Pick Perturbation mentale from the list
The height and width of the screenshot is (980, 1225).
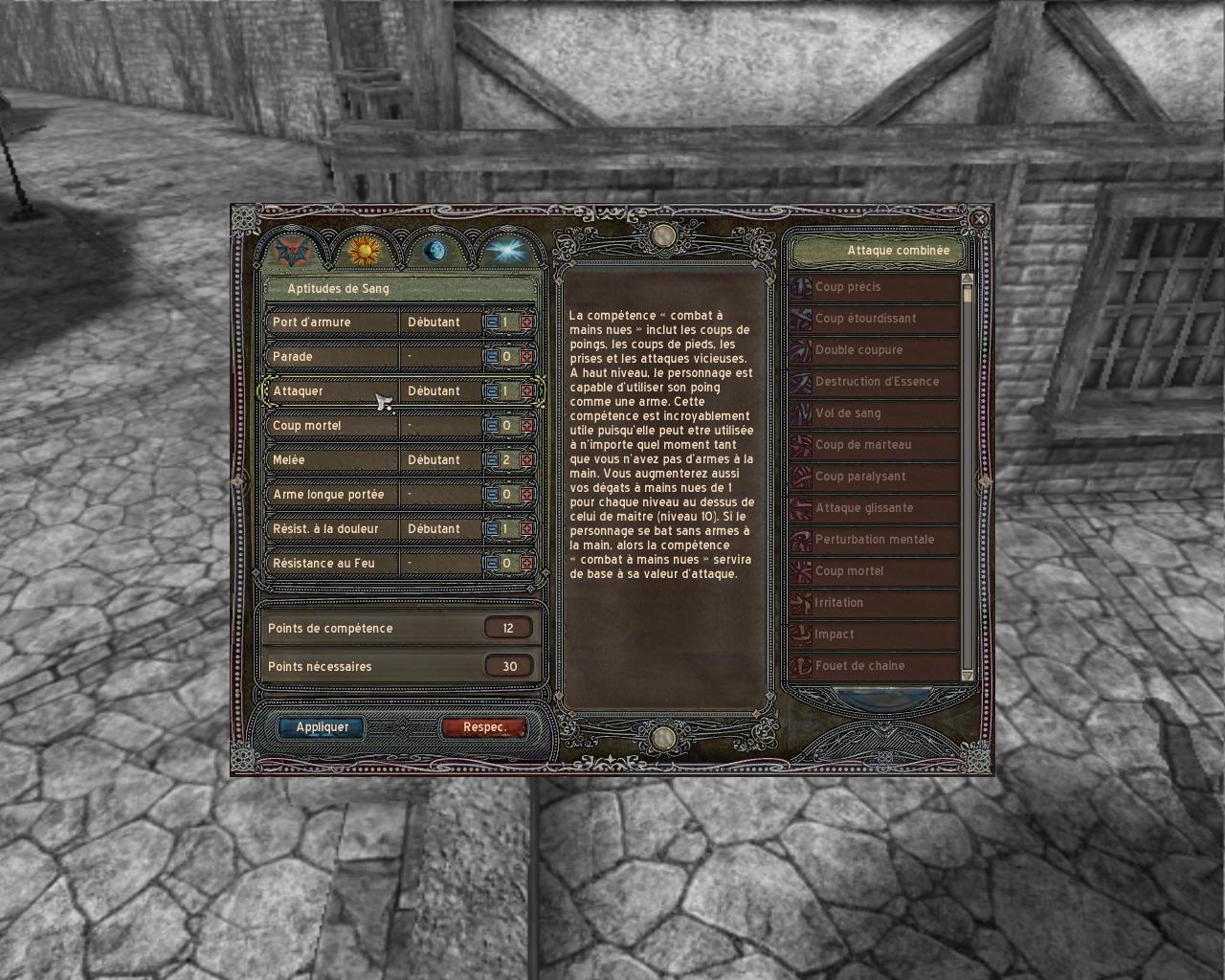875,540
